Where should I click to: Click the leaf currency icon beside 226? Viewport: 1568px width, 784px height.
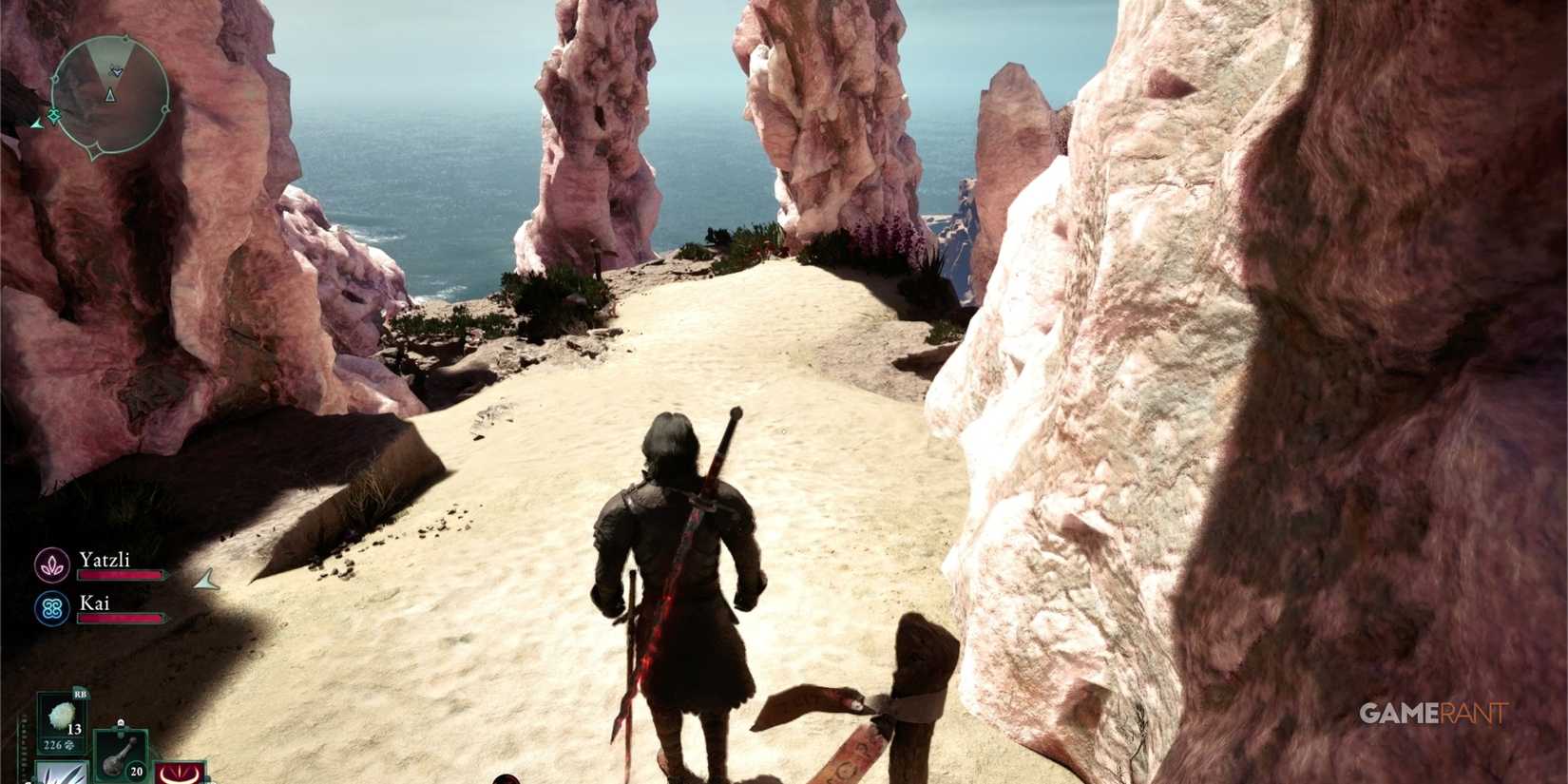point(69,746)
